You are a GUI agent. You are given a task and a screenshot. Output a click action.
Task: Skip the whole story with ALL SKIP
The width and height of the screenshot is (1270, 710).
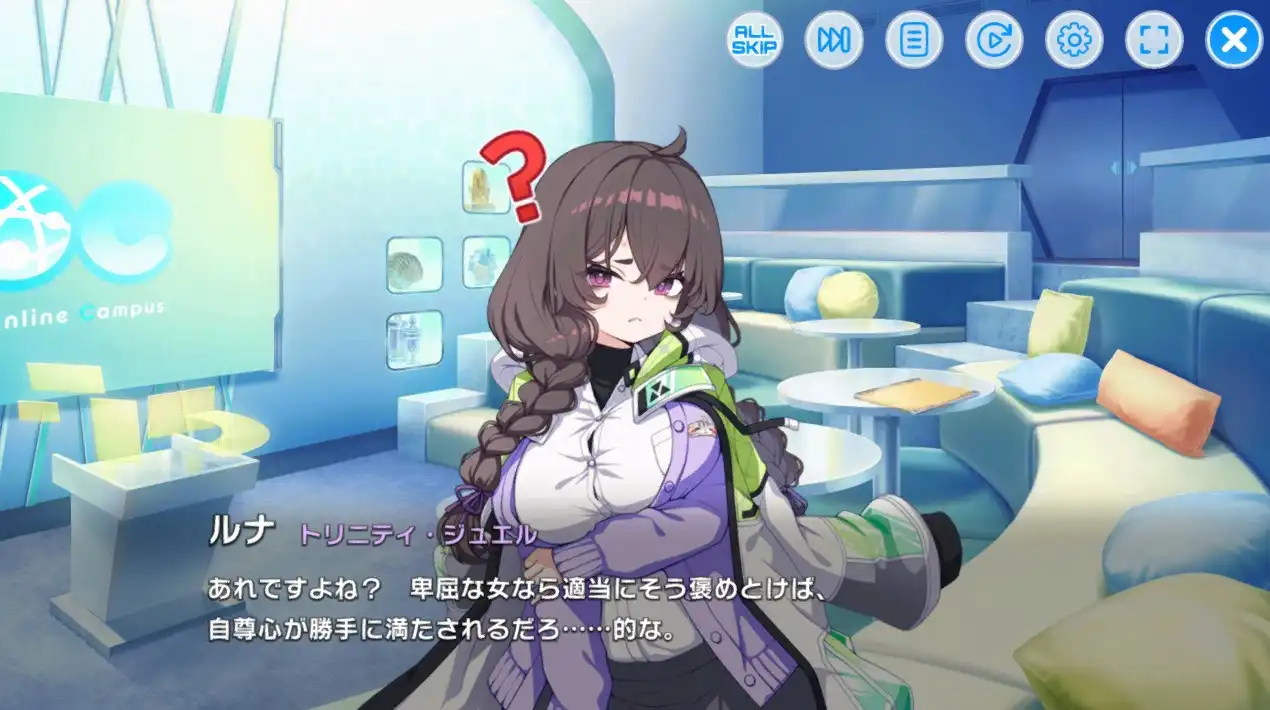pos(754,40)
